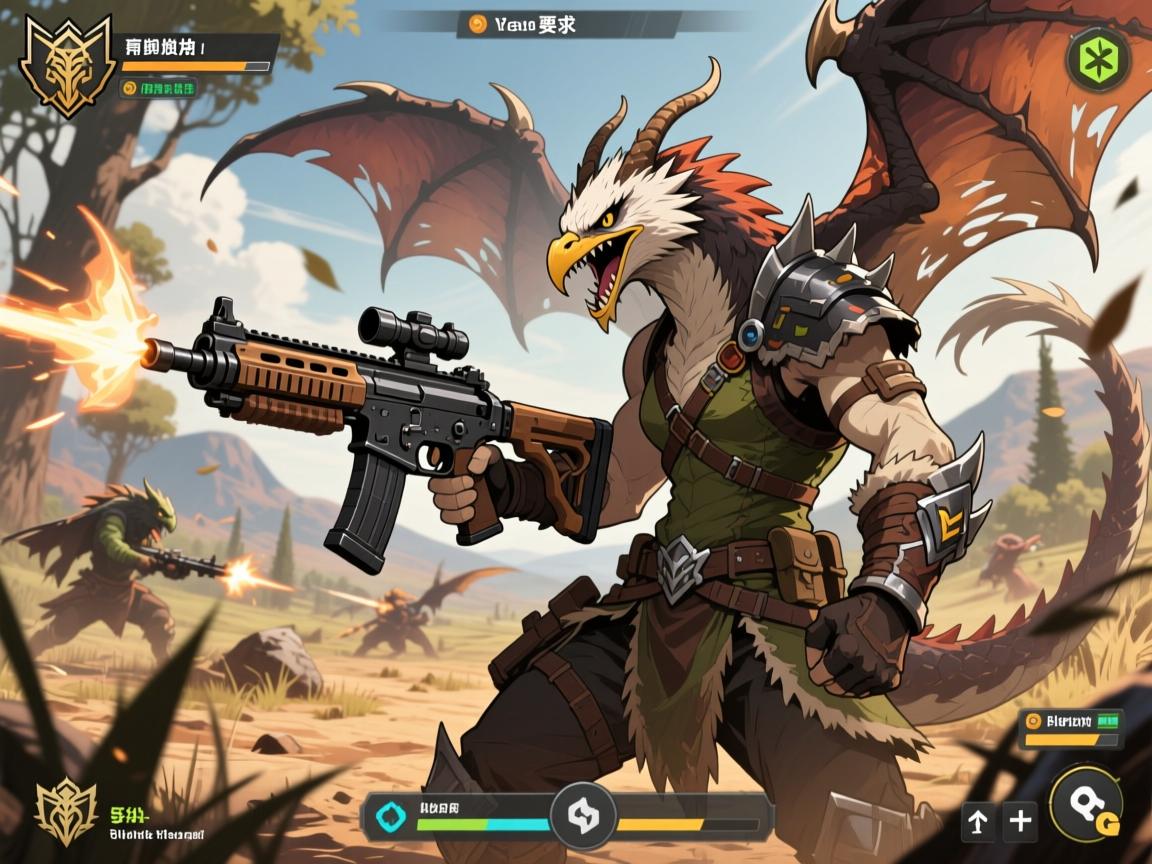Open the gold crest emblem bottom-left

point(66,810)
